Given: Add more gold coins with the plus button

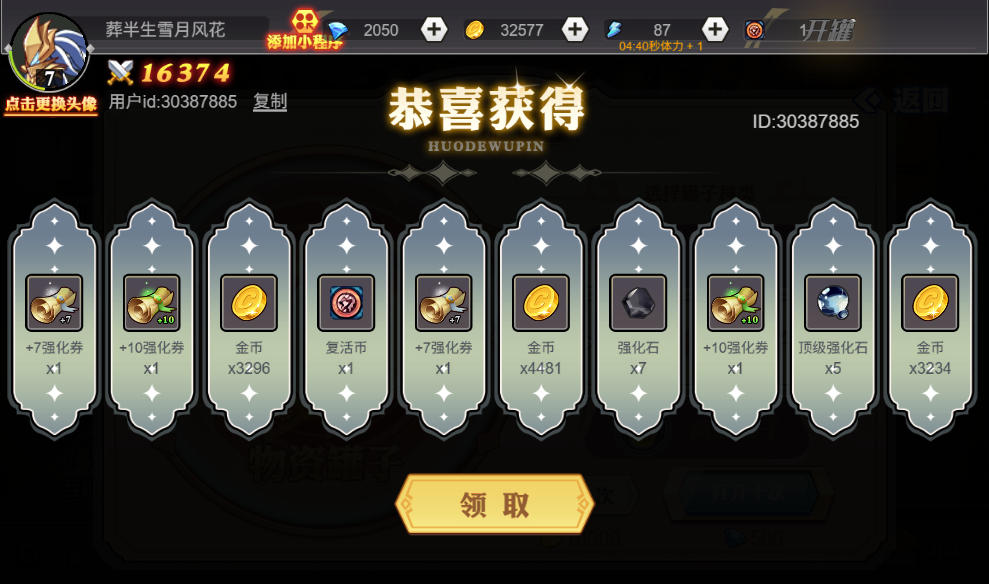Looking at the screenshot, I should (x=575, y=30).
